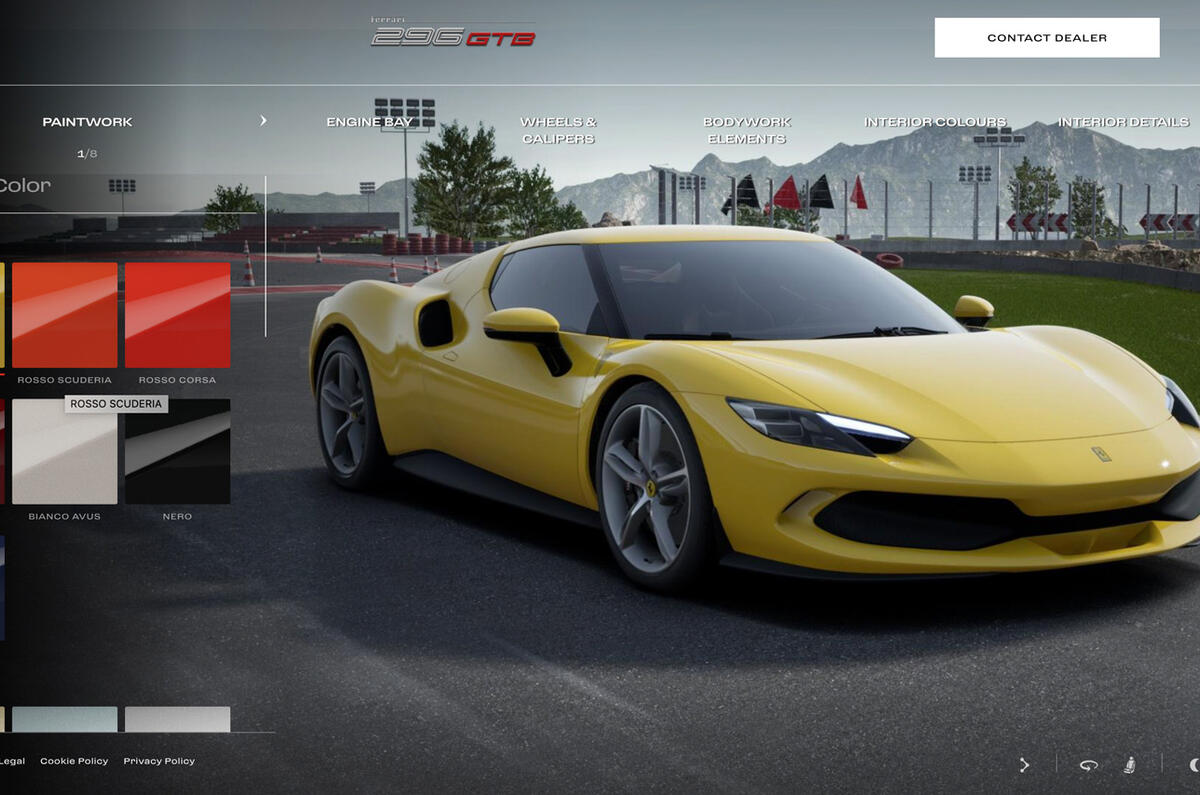View the Privacy Policy
1200x795 pixels.
[x=159, y=761]
